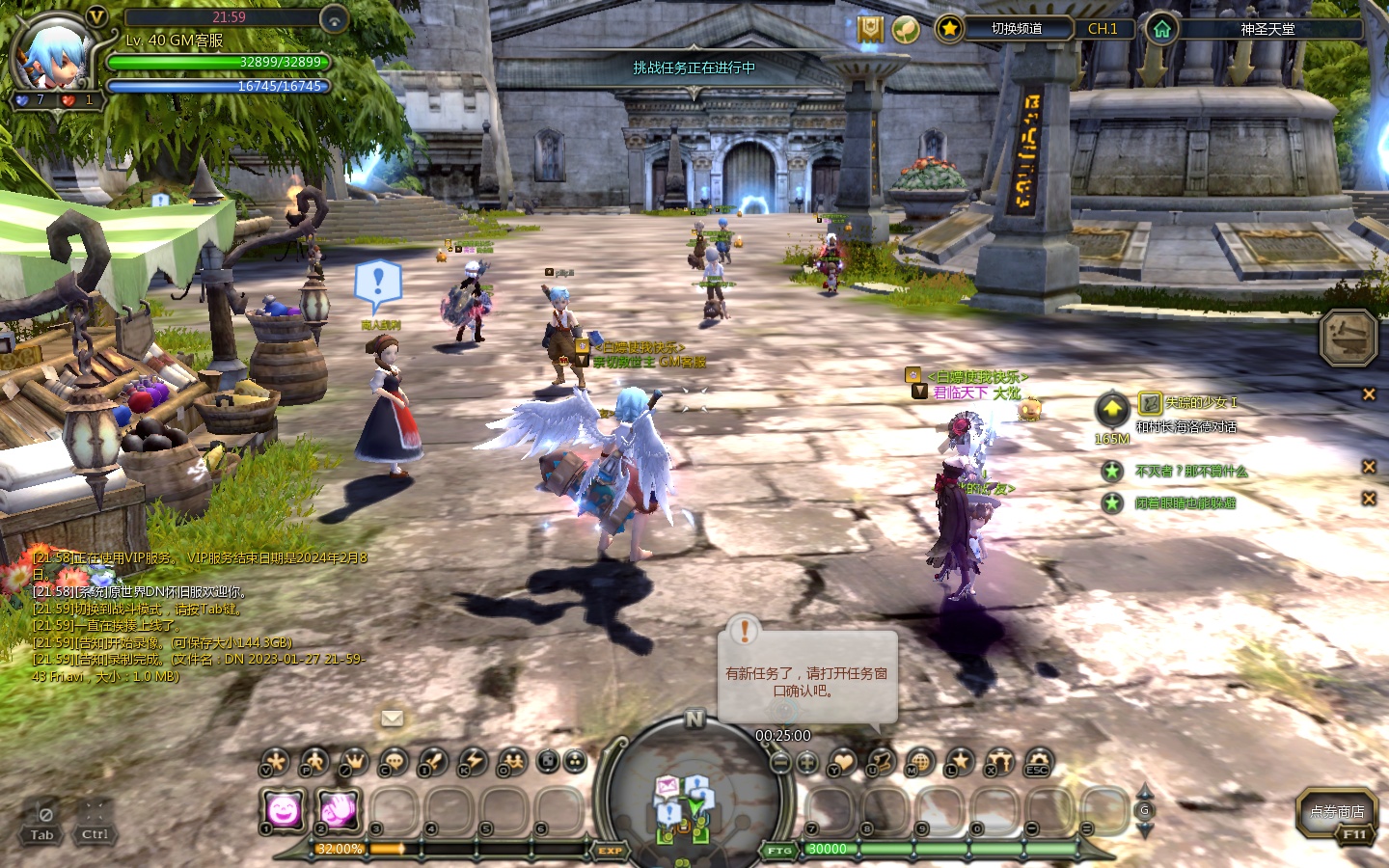Open the world map globe icon
The height and width of the screenshot is (868, 1389).
pyautogui.click(x=919, y=762)
